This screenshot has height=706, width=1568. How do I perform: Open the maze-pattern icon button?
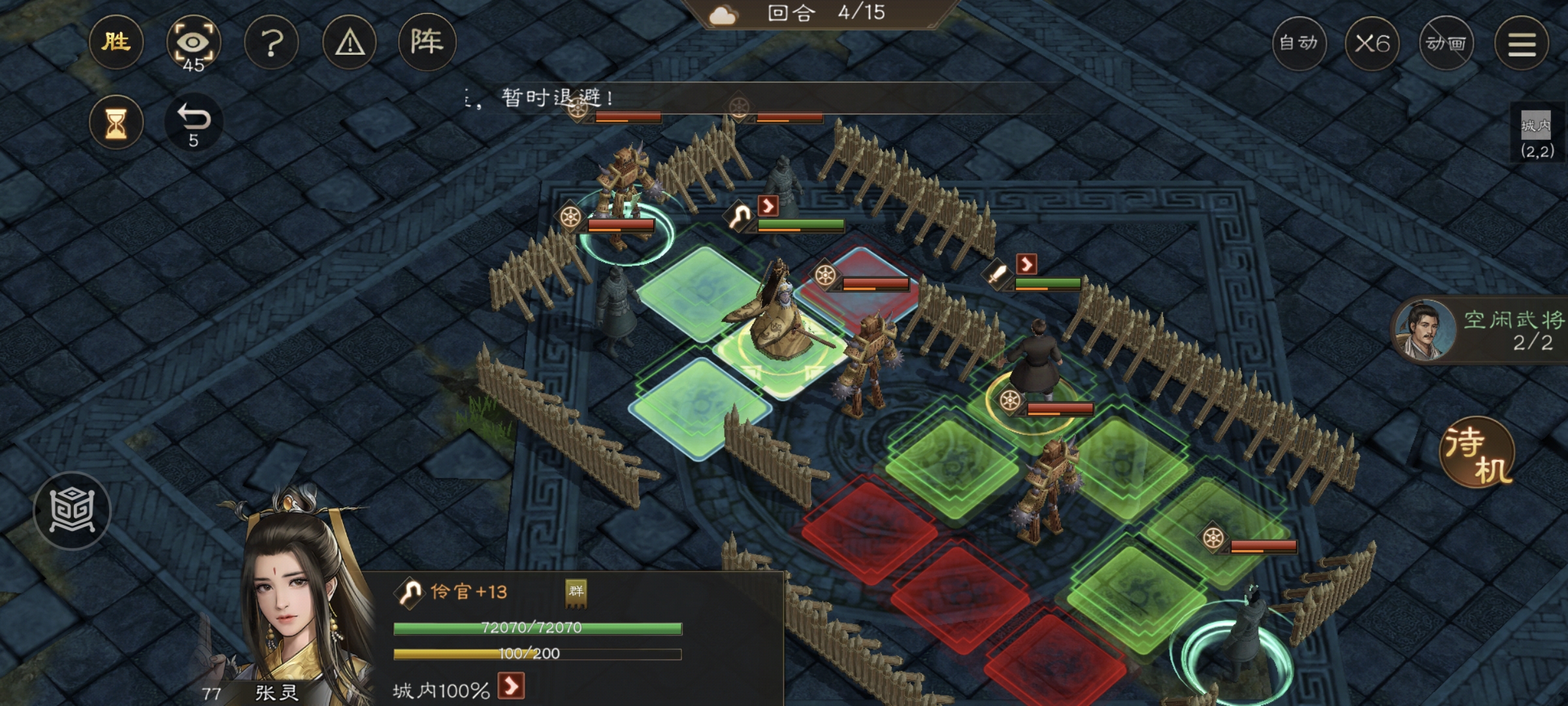coord(72,511)
